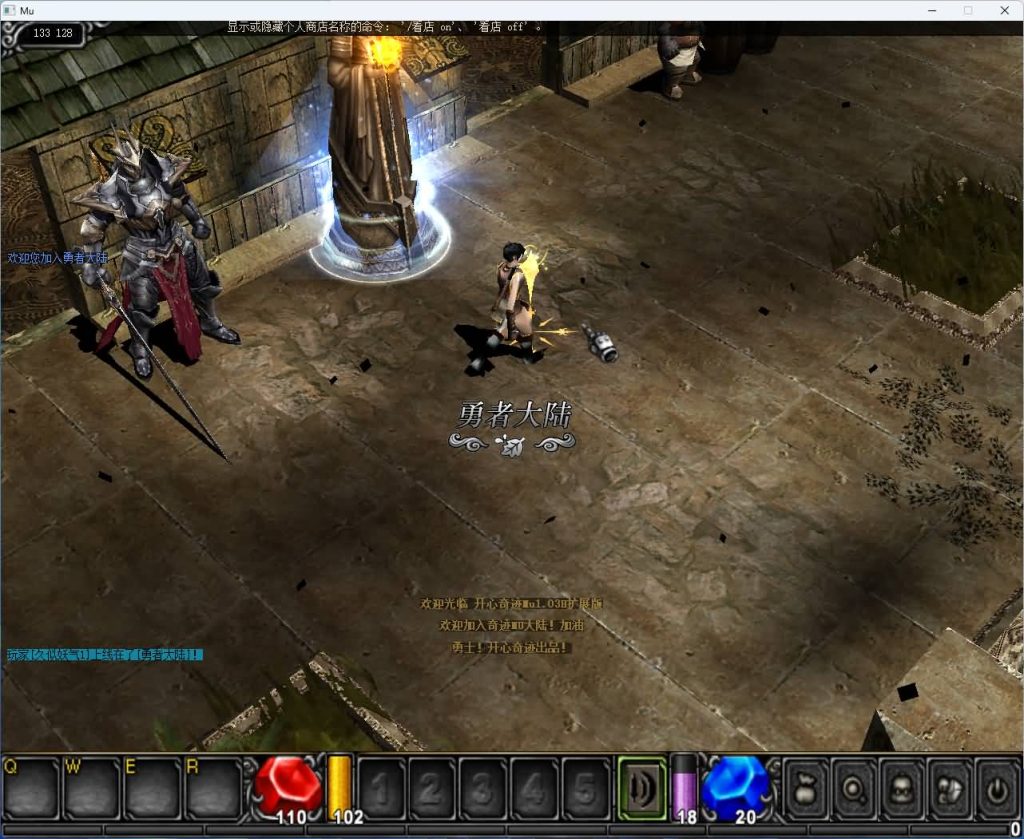Choose skill slot number 3
The width and height of the screenshot is (1024, 839).
pyautogui.click(x=483, y=788)
